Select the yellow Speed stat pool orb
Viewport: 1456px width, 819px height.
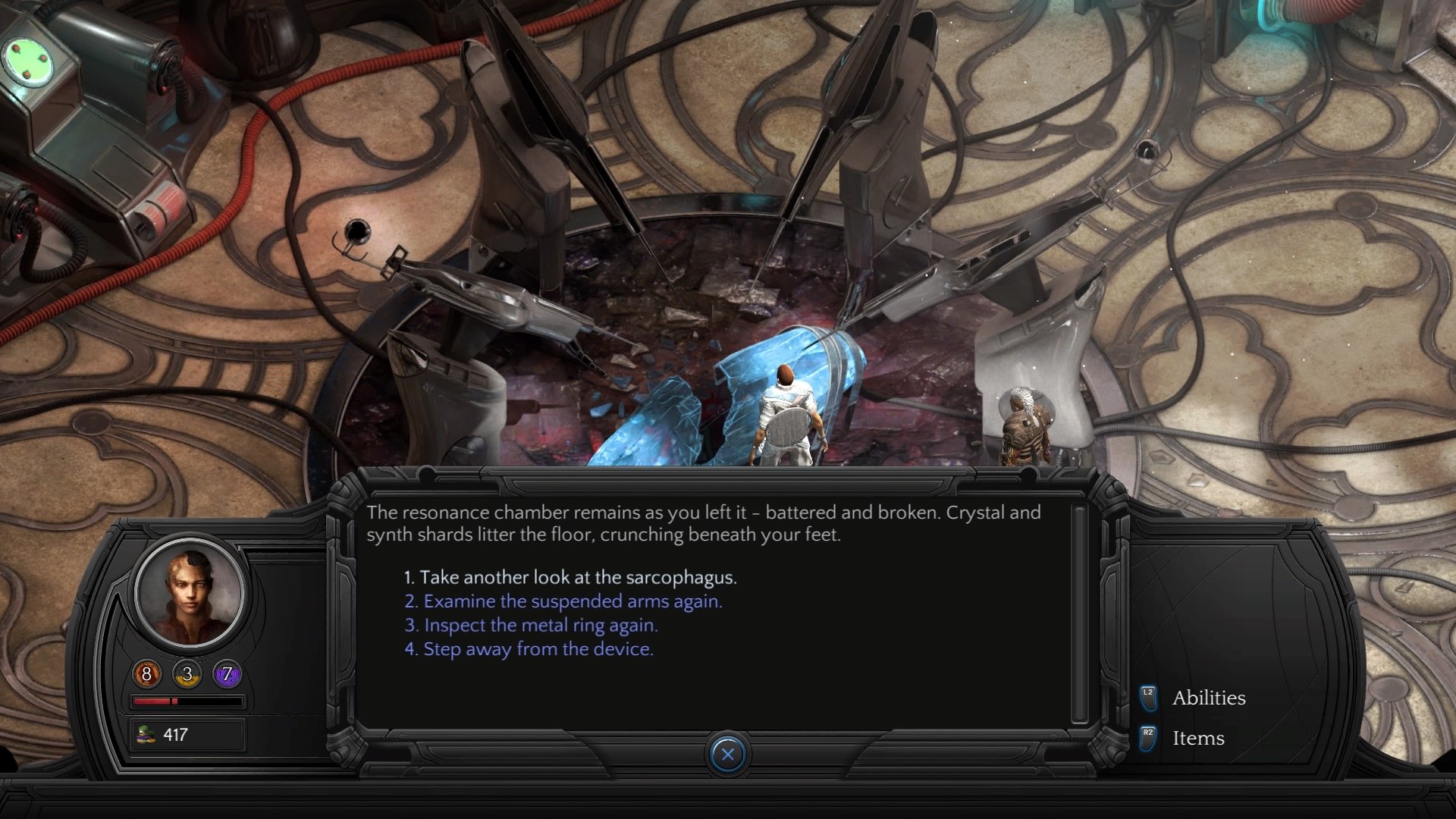point(185,674)
